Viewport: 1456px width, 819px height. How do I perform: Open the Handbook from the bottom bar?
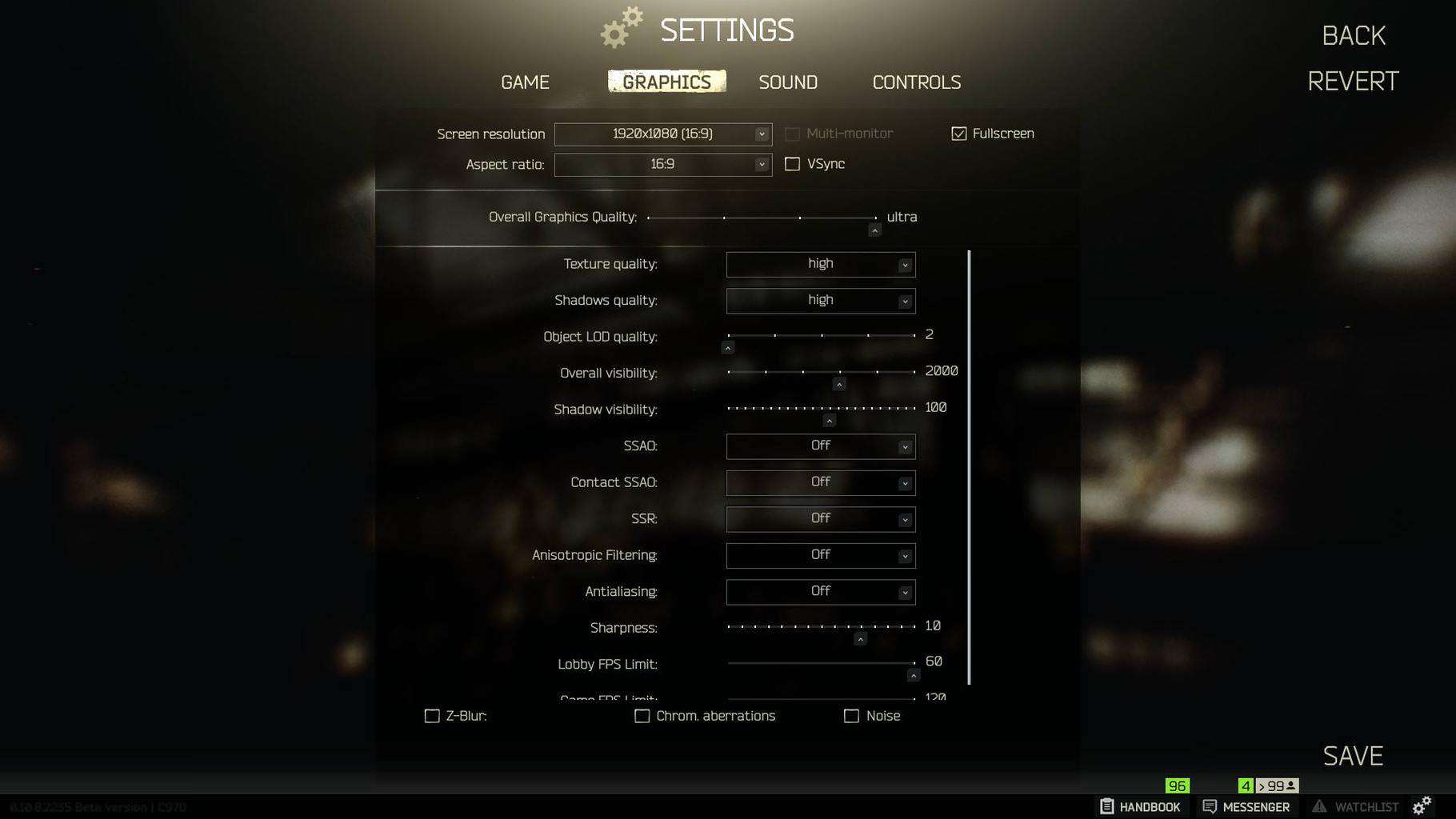click(x=1141, y=807)
